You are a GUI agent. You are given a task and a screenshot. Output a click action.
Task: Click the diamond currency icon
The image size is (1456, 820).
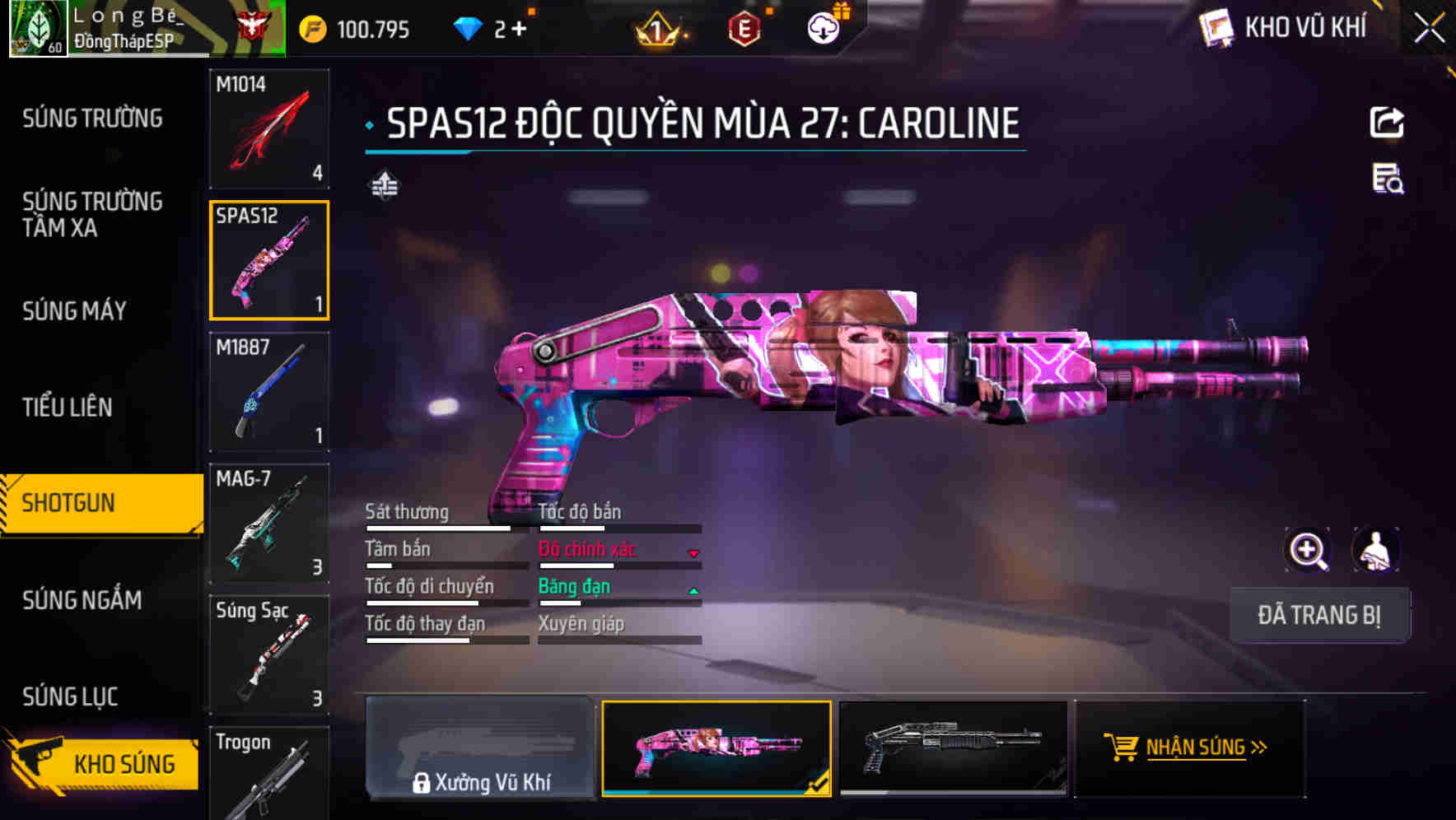[x=467, y=27]
